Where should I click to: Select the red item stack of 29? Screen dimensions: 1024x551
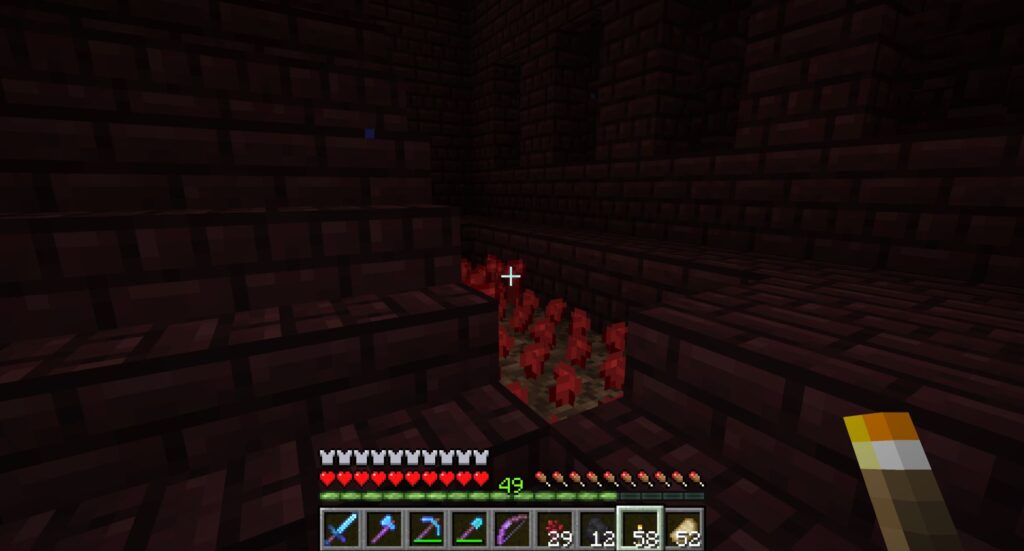point(554,527)
